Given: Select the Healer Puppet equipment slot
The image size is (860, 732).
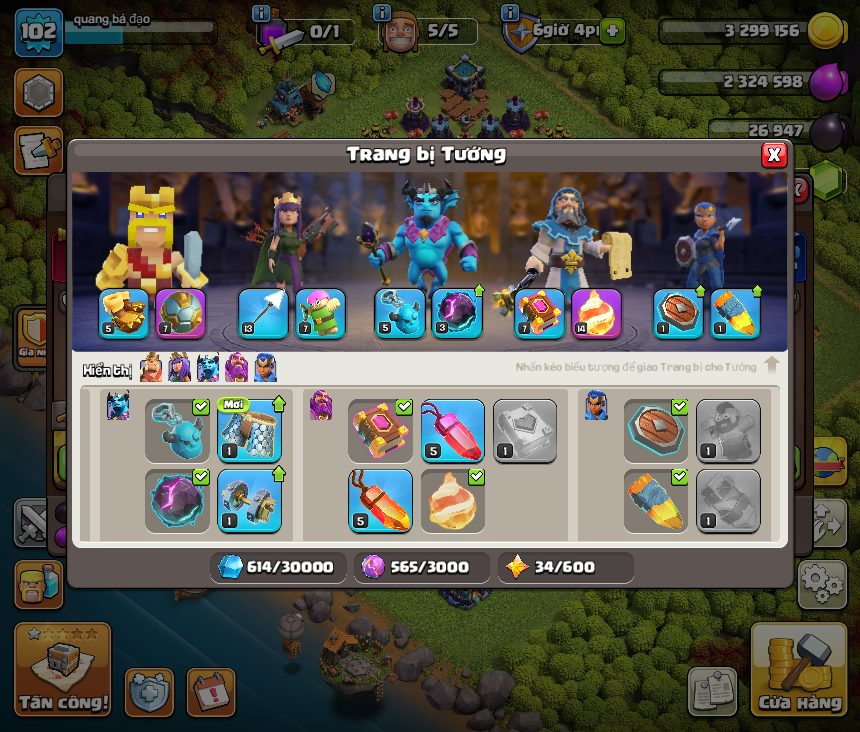Looking at the screenshot, I should (320, 314).
